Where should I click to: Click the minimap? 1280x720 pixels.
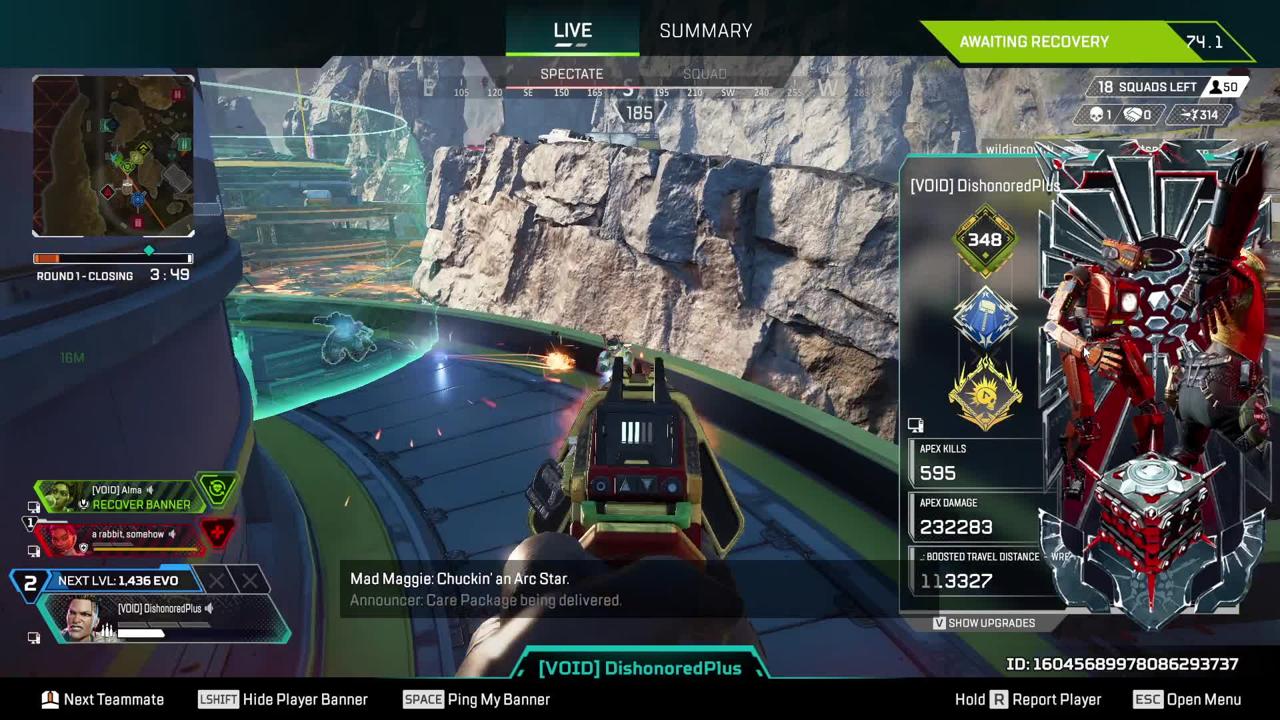[113, 157]
